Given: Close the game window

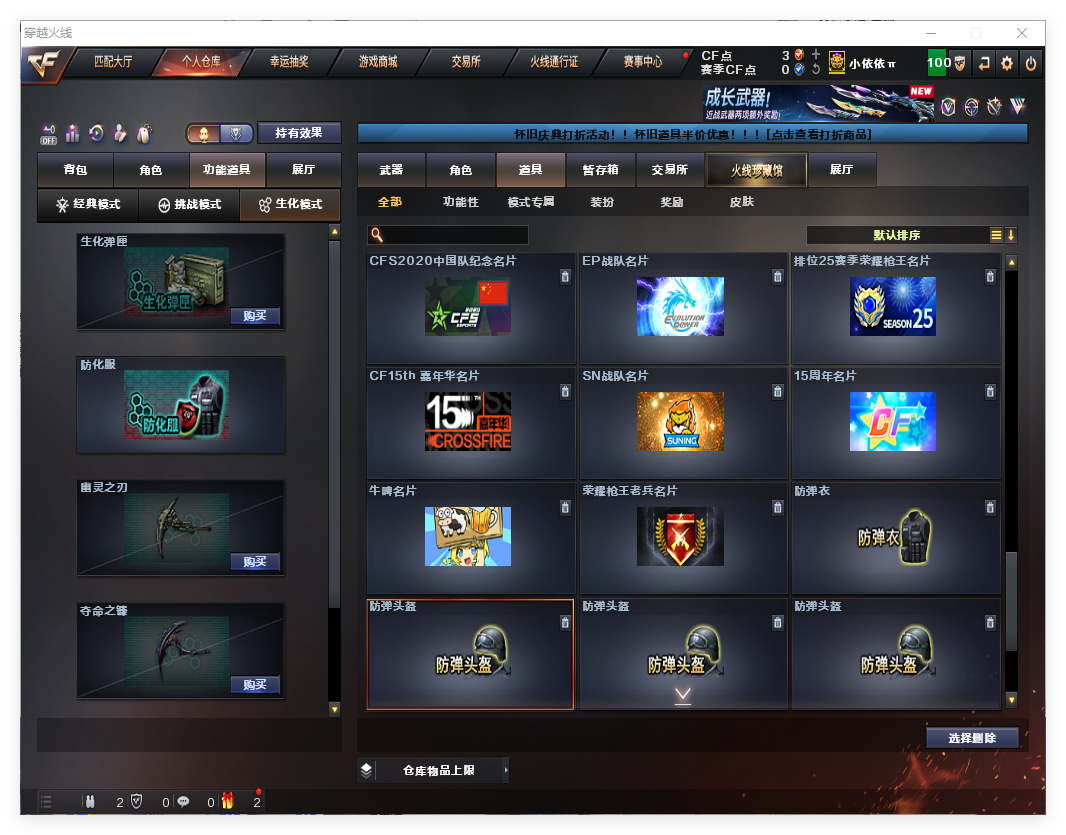Looking at the screenshot, I should pos(1023,33).
